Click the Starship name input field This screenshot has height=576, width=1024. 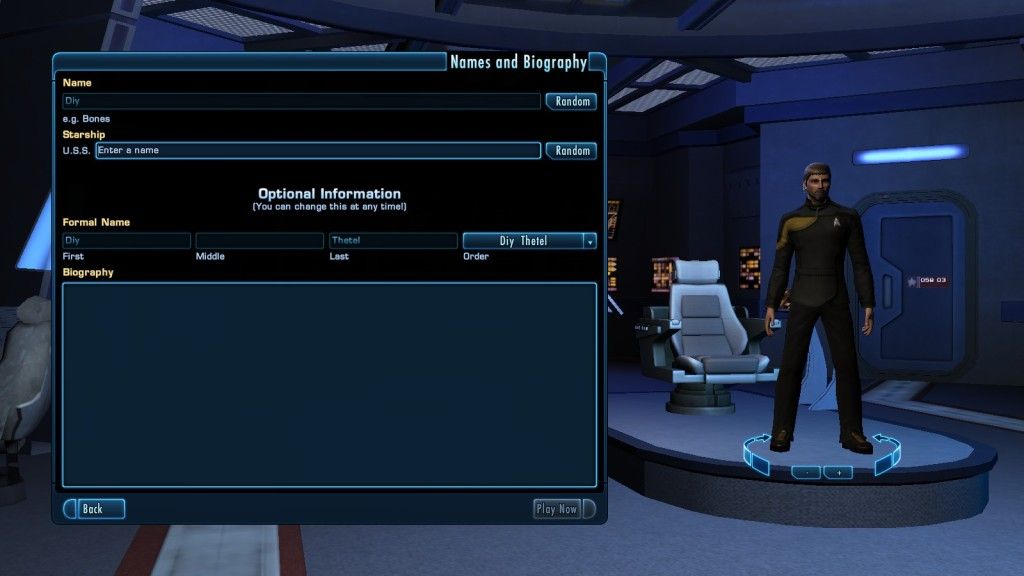click(x=318, y=150)
